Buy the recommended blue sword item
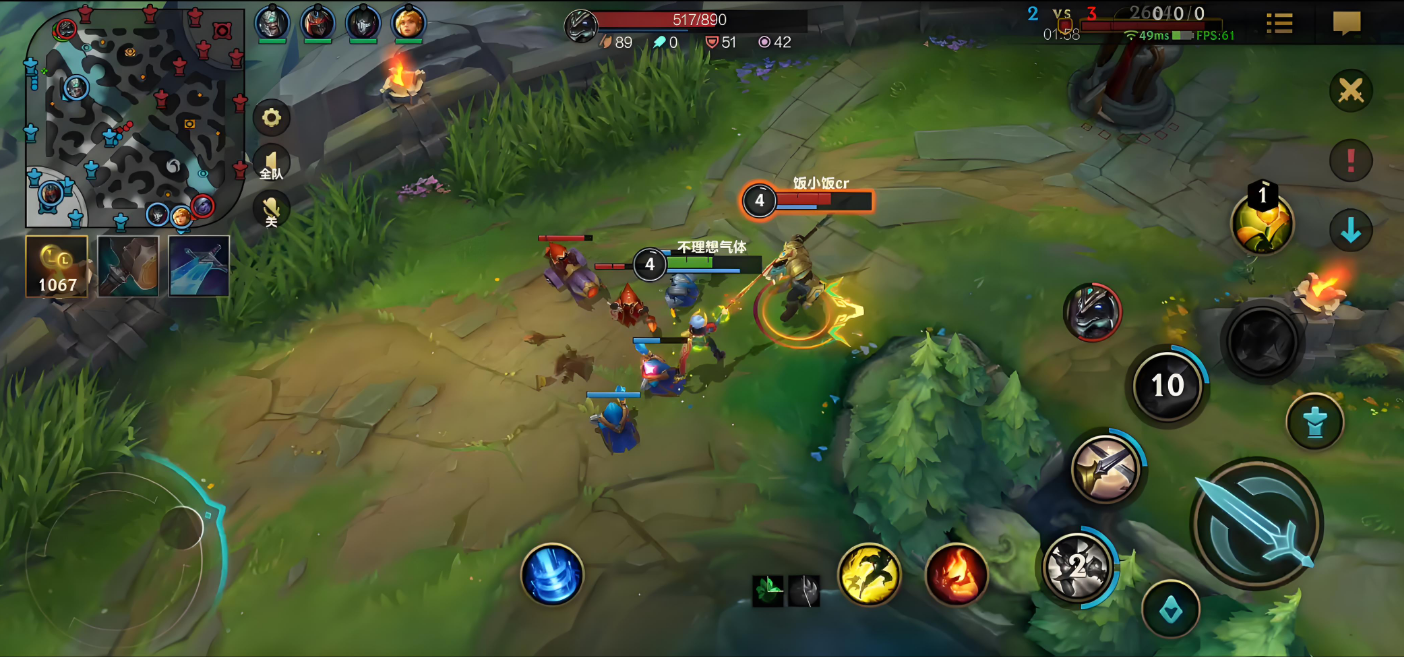Image resolution: width=1404 pixels, height=657 pixels. click(199, 266)
